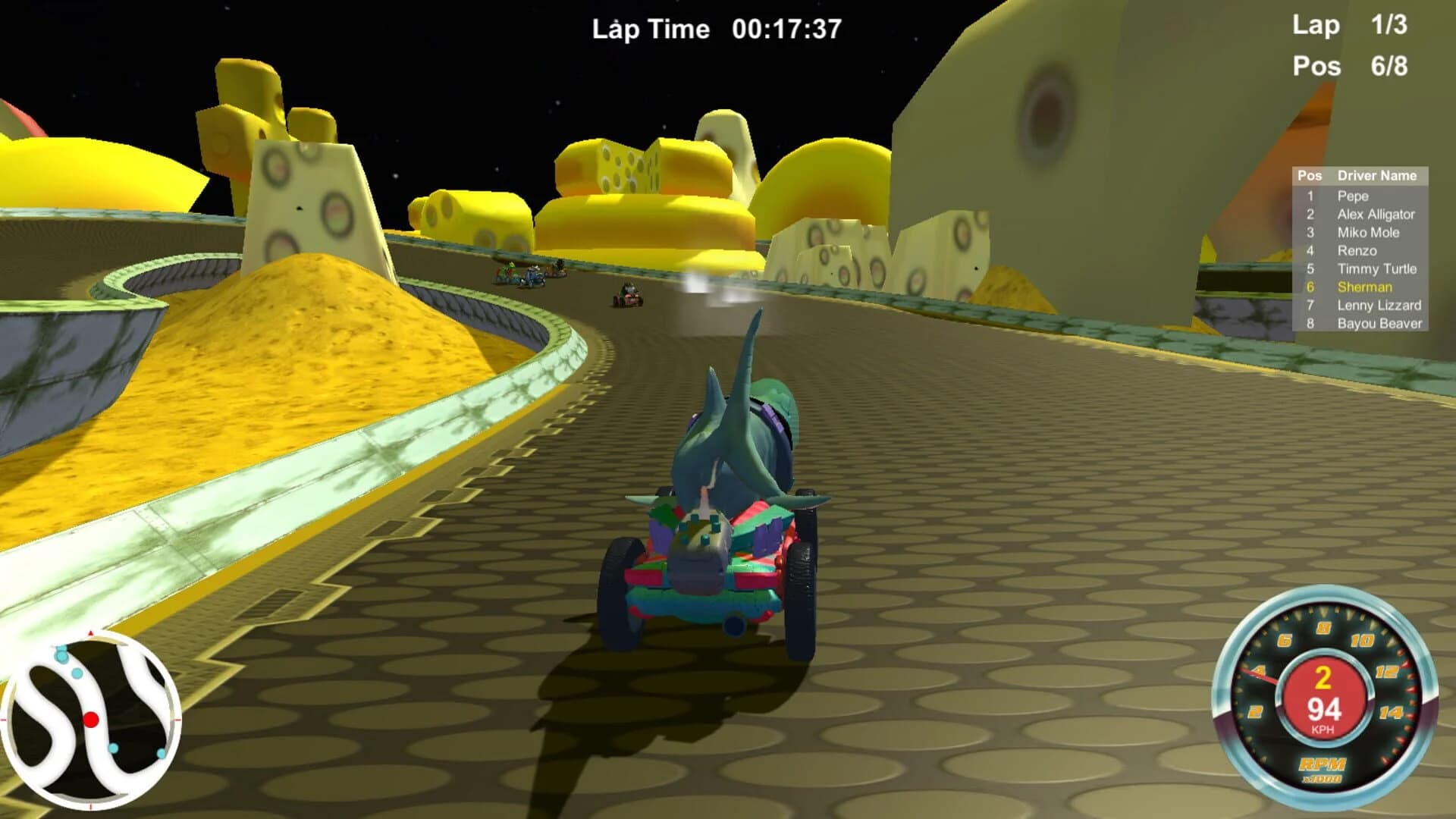Click the Lap Time display at the top
Screen dimensions: 1456x819
coord(717,29)
